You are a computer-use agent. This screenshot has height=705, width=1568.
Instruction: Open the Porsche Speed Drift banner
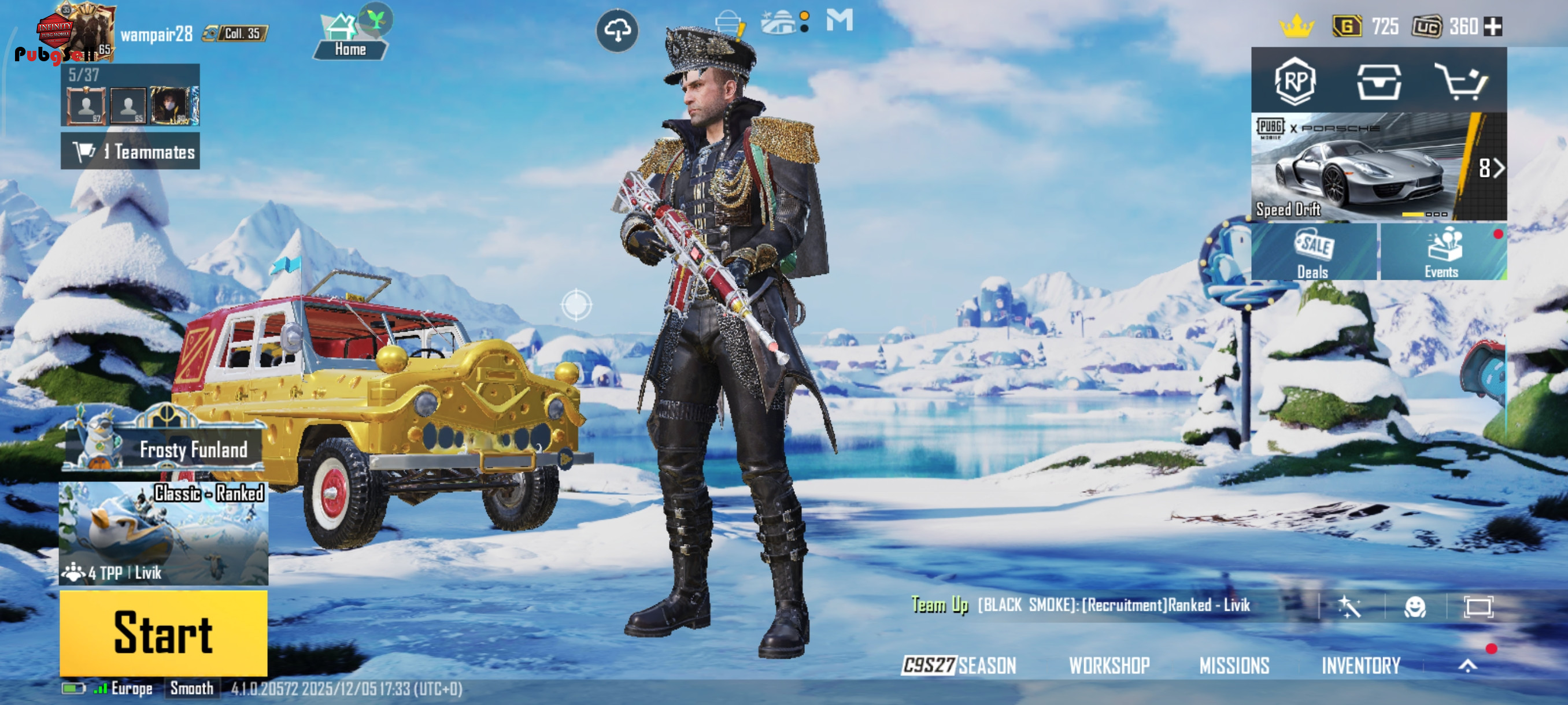tap(1378, 166)
